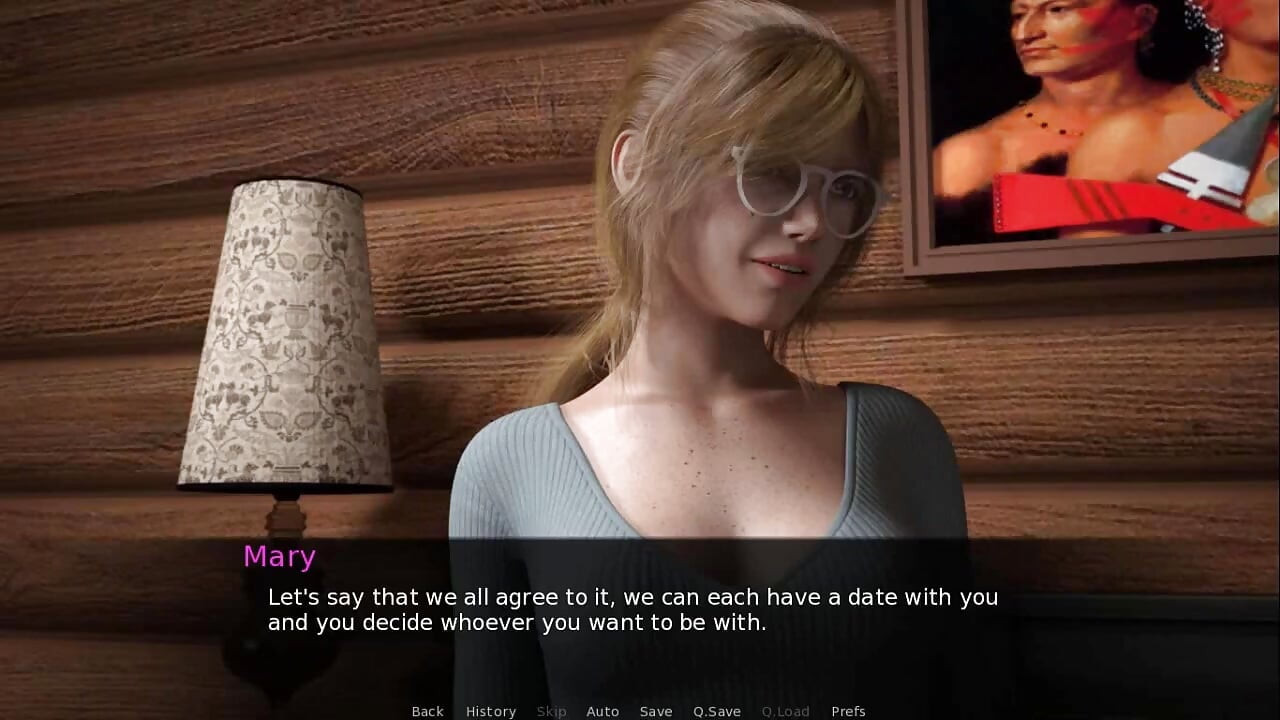The height and width of the screenshot is (720, 1280).
Task: Activate Skip mode to fast-forward dialogue
Action: coord(551,711)
